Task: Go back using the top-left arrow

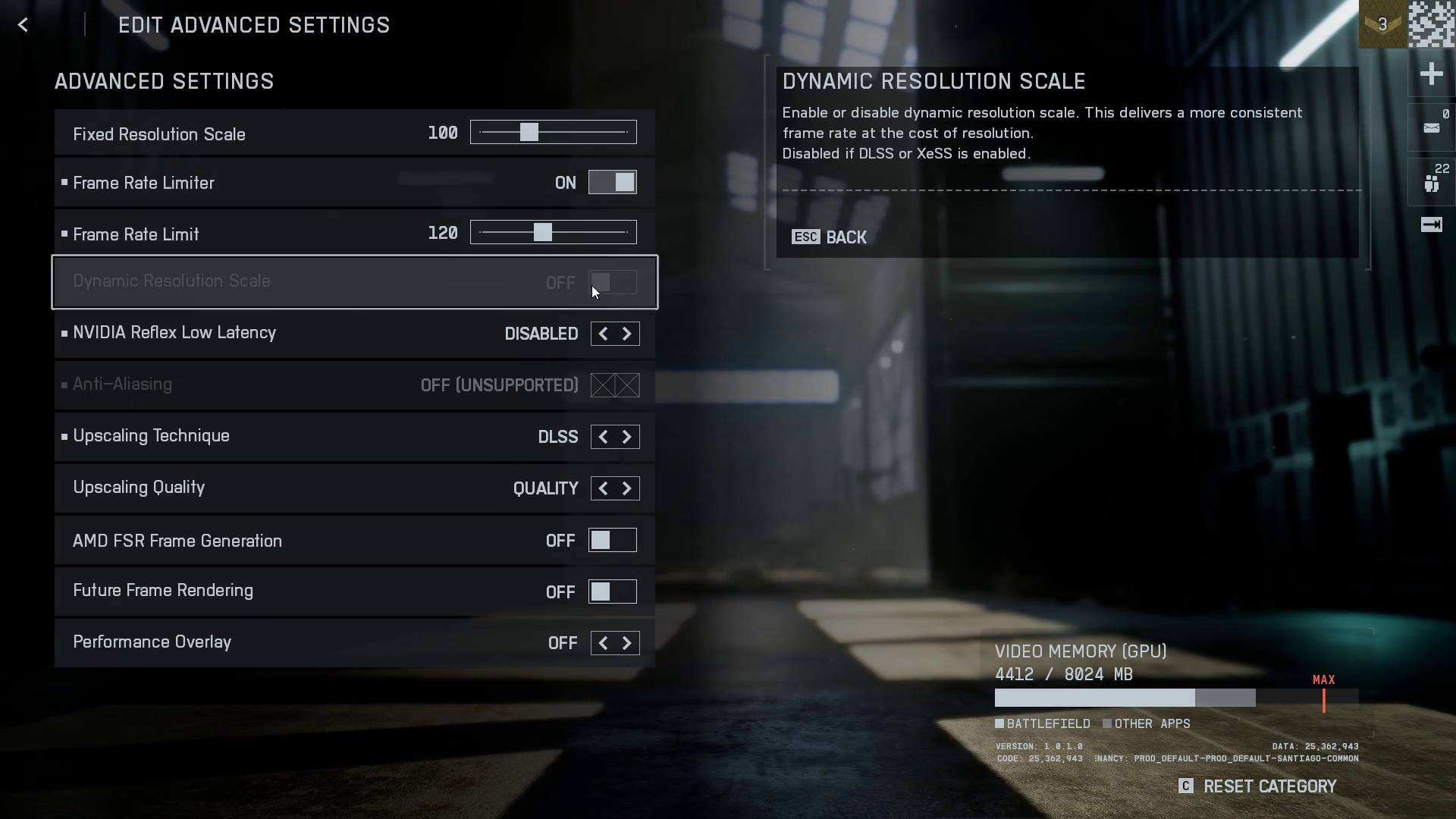Action: click(23, 25)
